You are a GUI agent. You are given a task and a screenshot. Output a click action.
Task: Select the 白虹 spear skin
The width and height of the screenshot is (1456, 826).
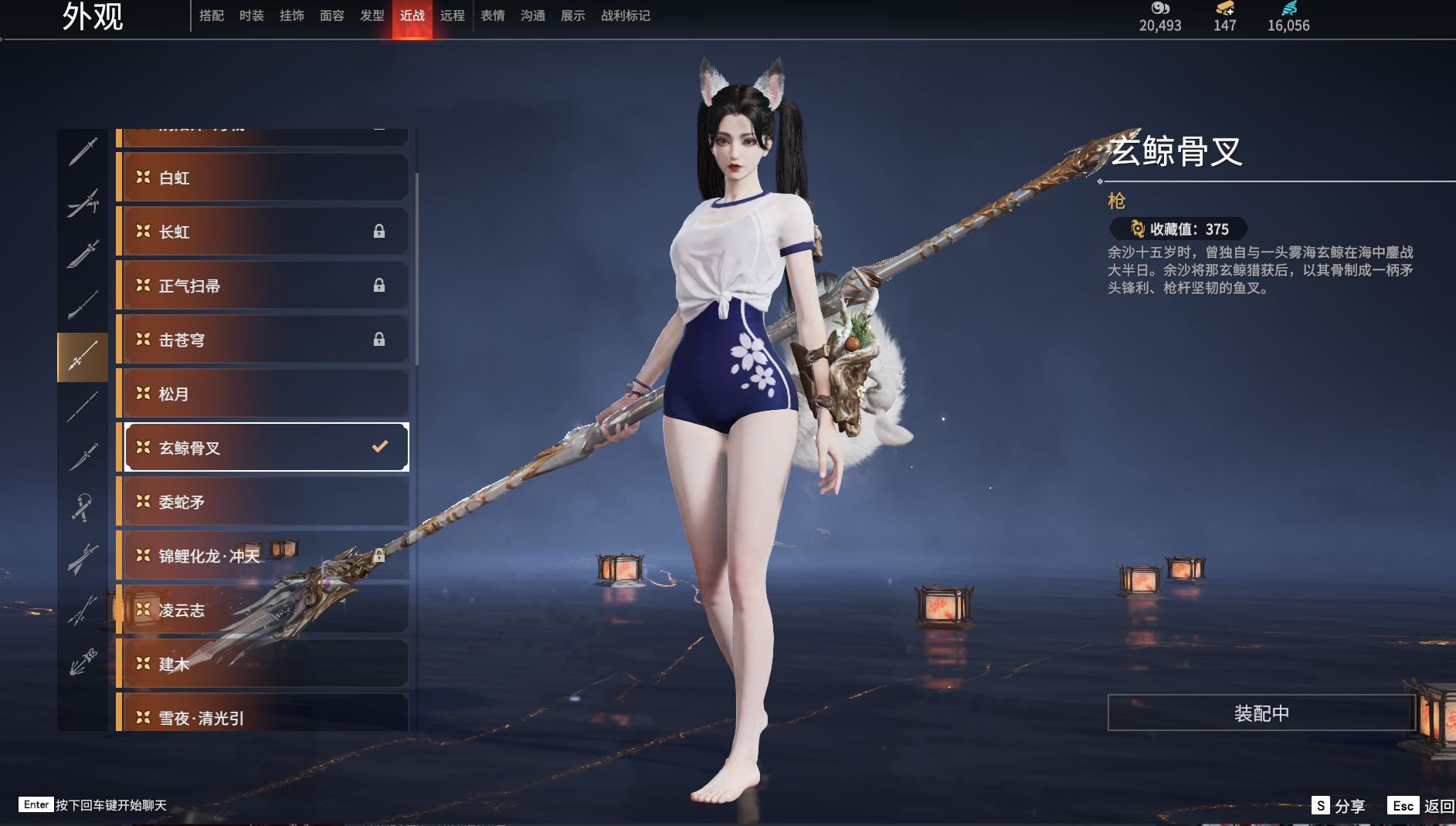tap(263, 178)
